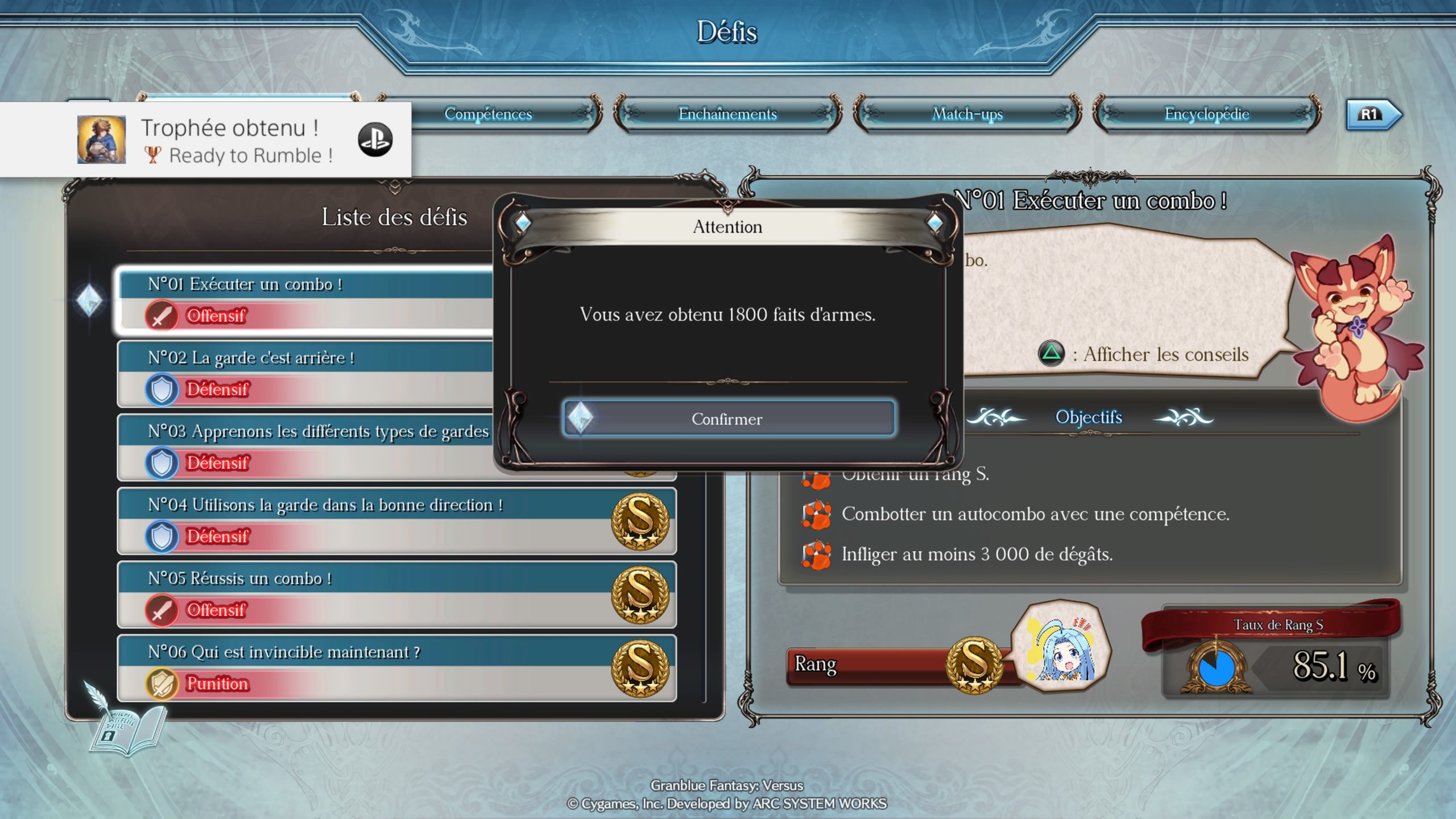Image resolution: width=1456 pixels, height=819 pixels.
Task: Open the Enchaînements tab
Action: click(x=727, y=114)
